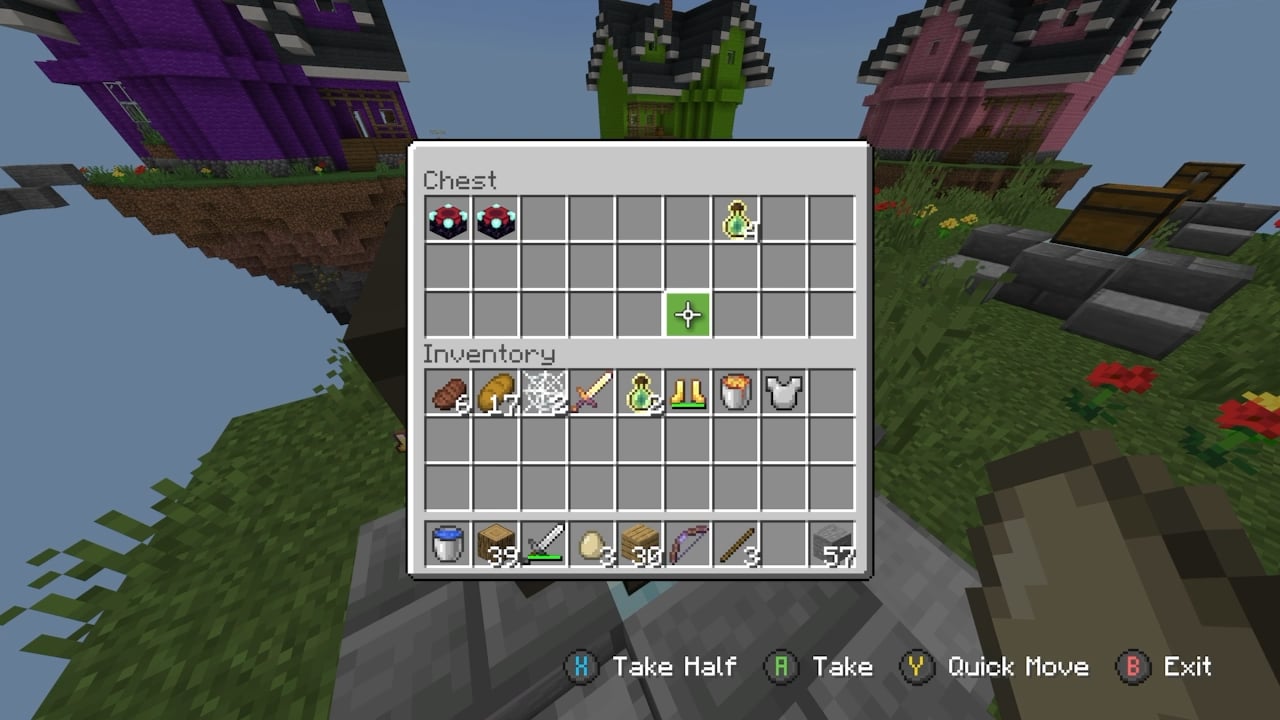Select the iron sword hotbar slot
The width and height of the screenshot is (1280, 720).
(544, 545)
